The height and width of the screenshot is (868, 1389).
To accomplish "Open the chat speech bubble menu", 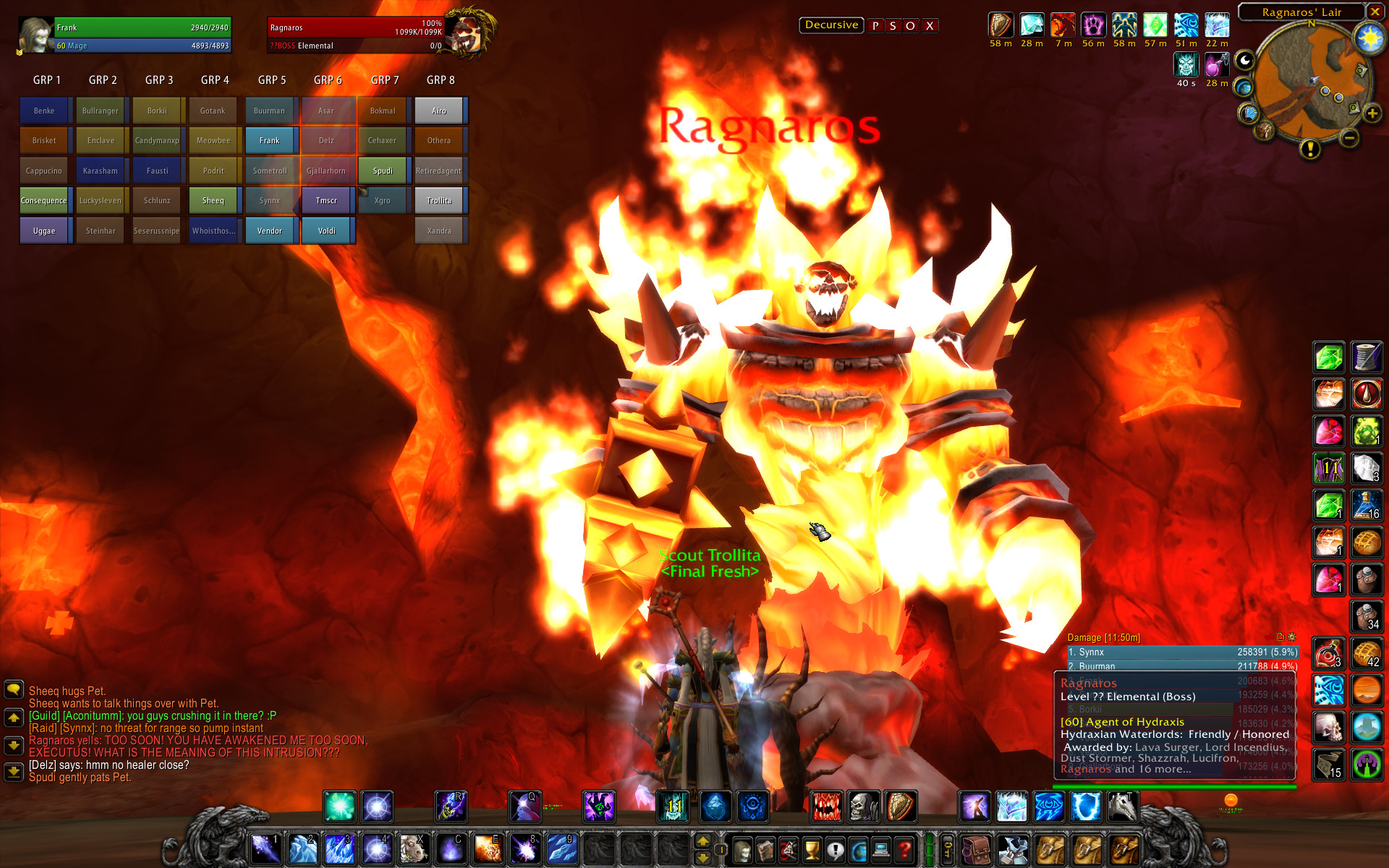I will (x=14, y=689).
